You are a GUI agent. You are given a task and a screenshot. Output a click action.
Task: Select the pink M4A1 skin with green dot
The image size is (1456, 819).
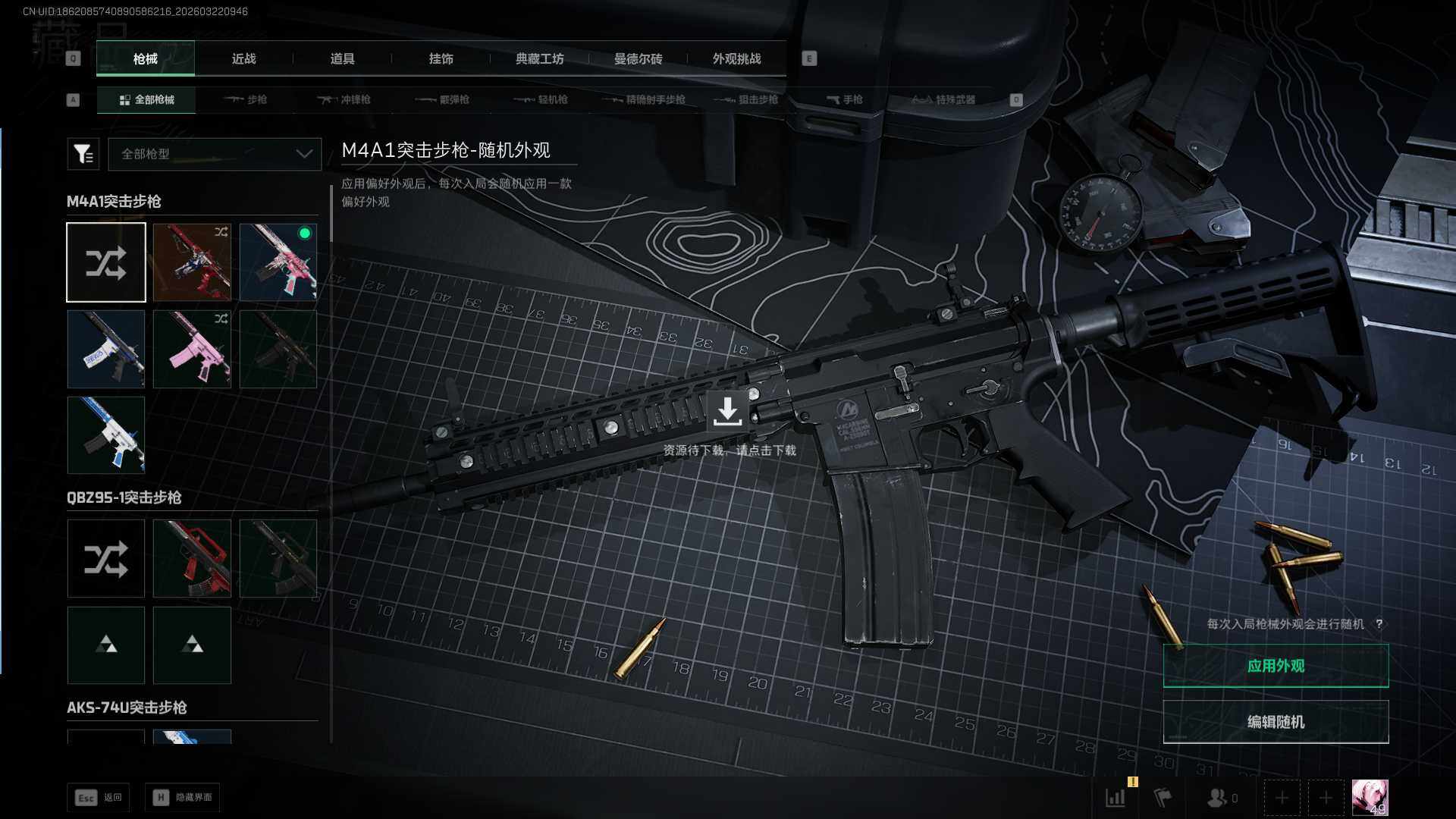278,262
